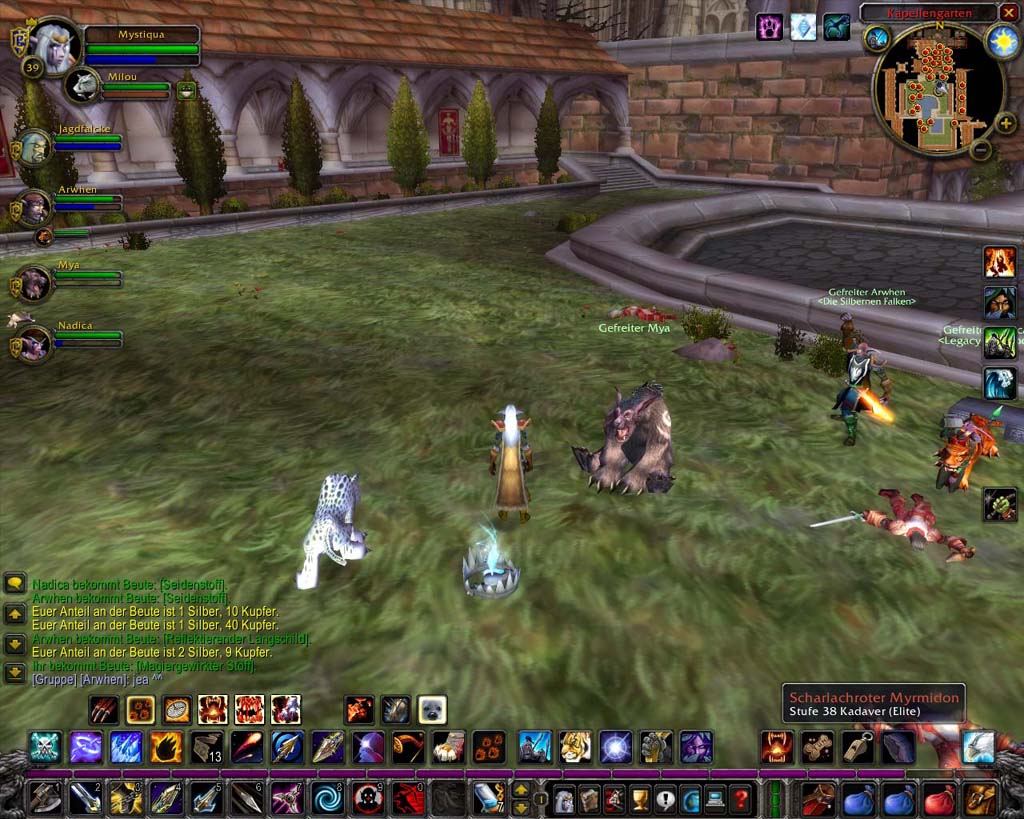
Task: Open the quest log exclamation mark button
Action: click(x=664, y=800)
